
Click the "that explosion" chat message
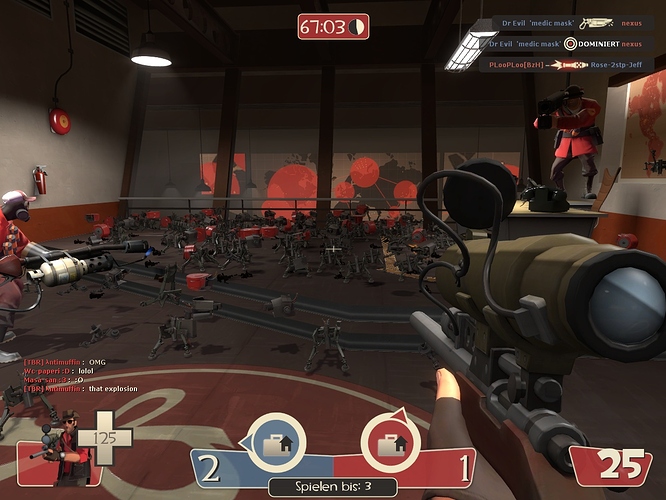point(70,389)
